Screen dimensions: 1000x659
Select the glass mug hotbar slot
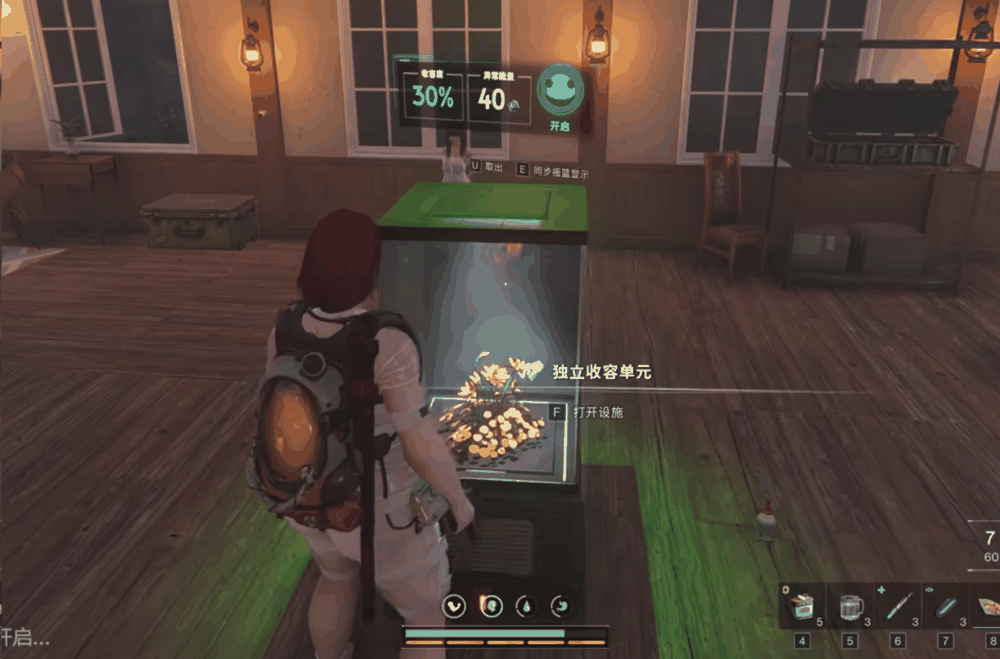(851, 607)
